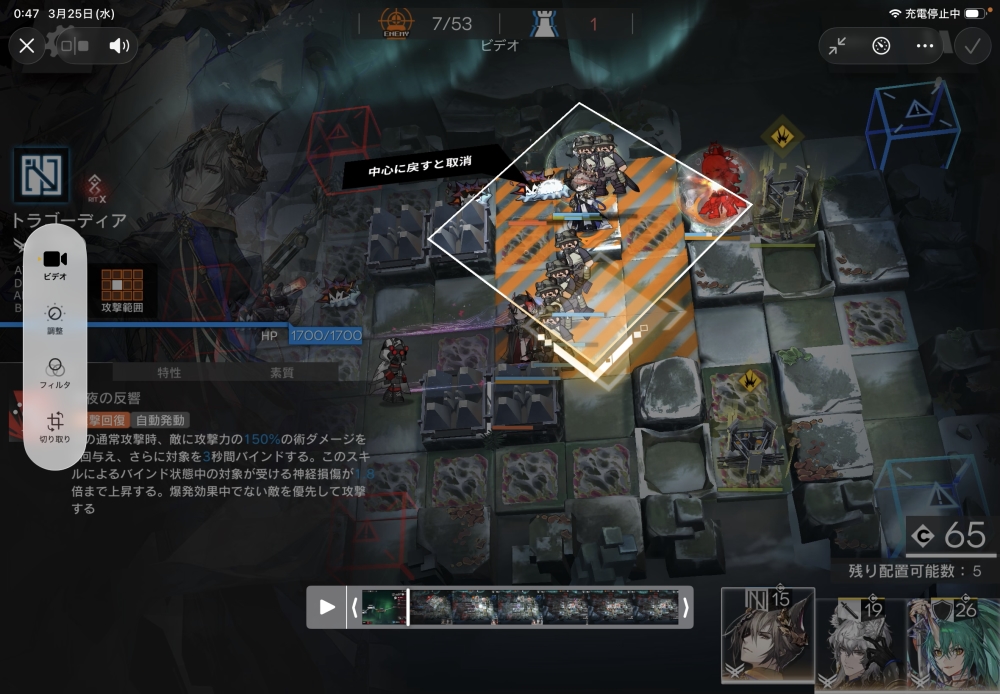Click the inward arrows collapse button

[x=838, y=46]
